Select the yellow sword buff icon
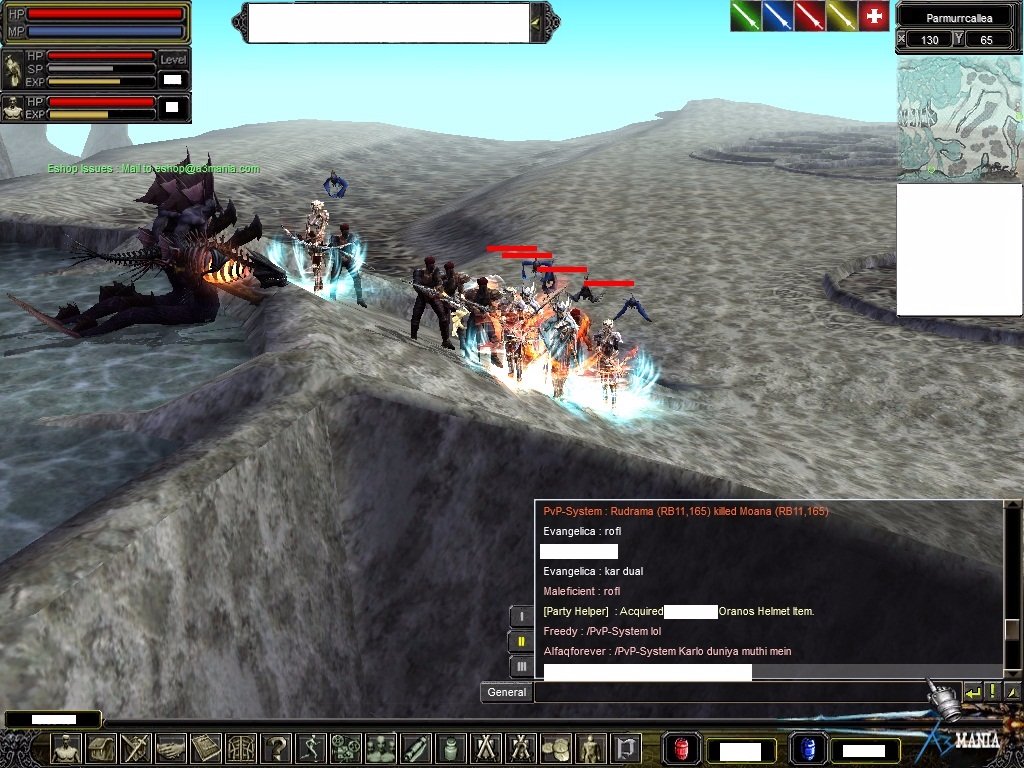The height and width of the screenshot is (768, 1024). pyautogui.click(x=842, y=16)
